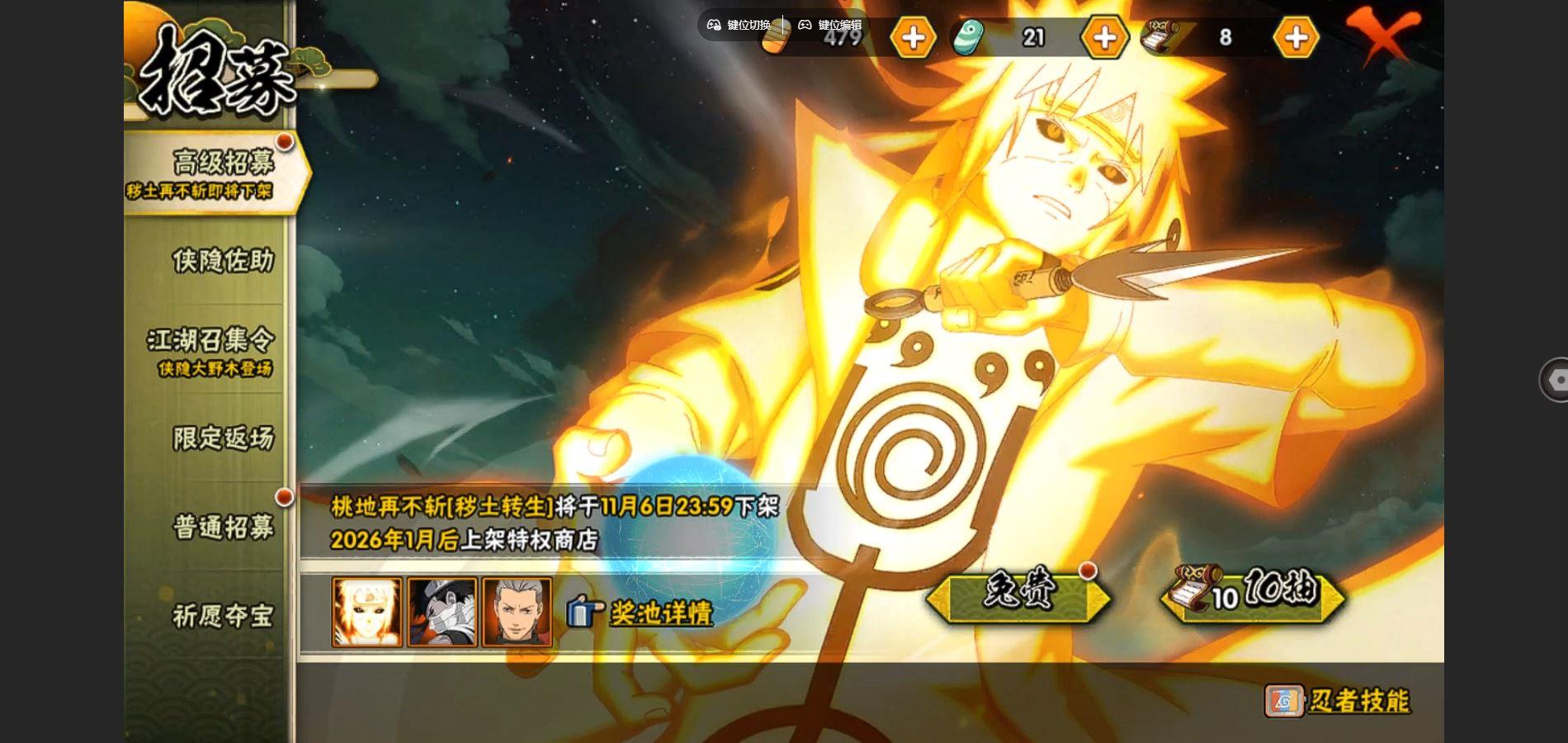This screenshot has width=1568, height=743.
Task: Select the masked Zabuza ninja portrait
Action: pyautogui.click(x=442, y=612)
